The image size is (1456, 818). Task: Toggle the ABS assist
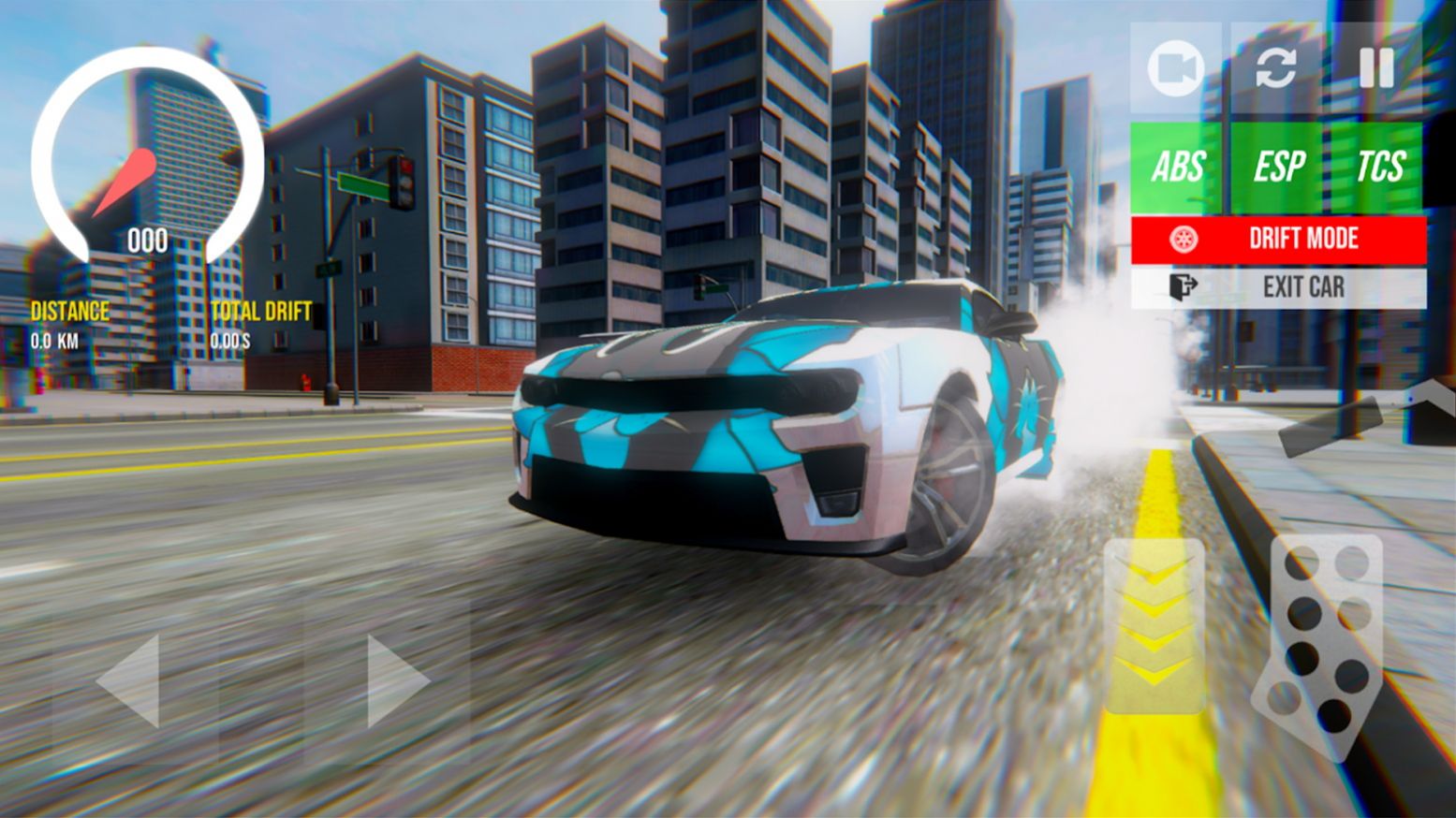(1178, 168)
